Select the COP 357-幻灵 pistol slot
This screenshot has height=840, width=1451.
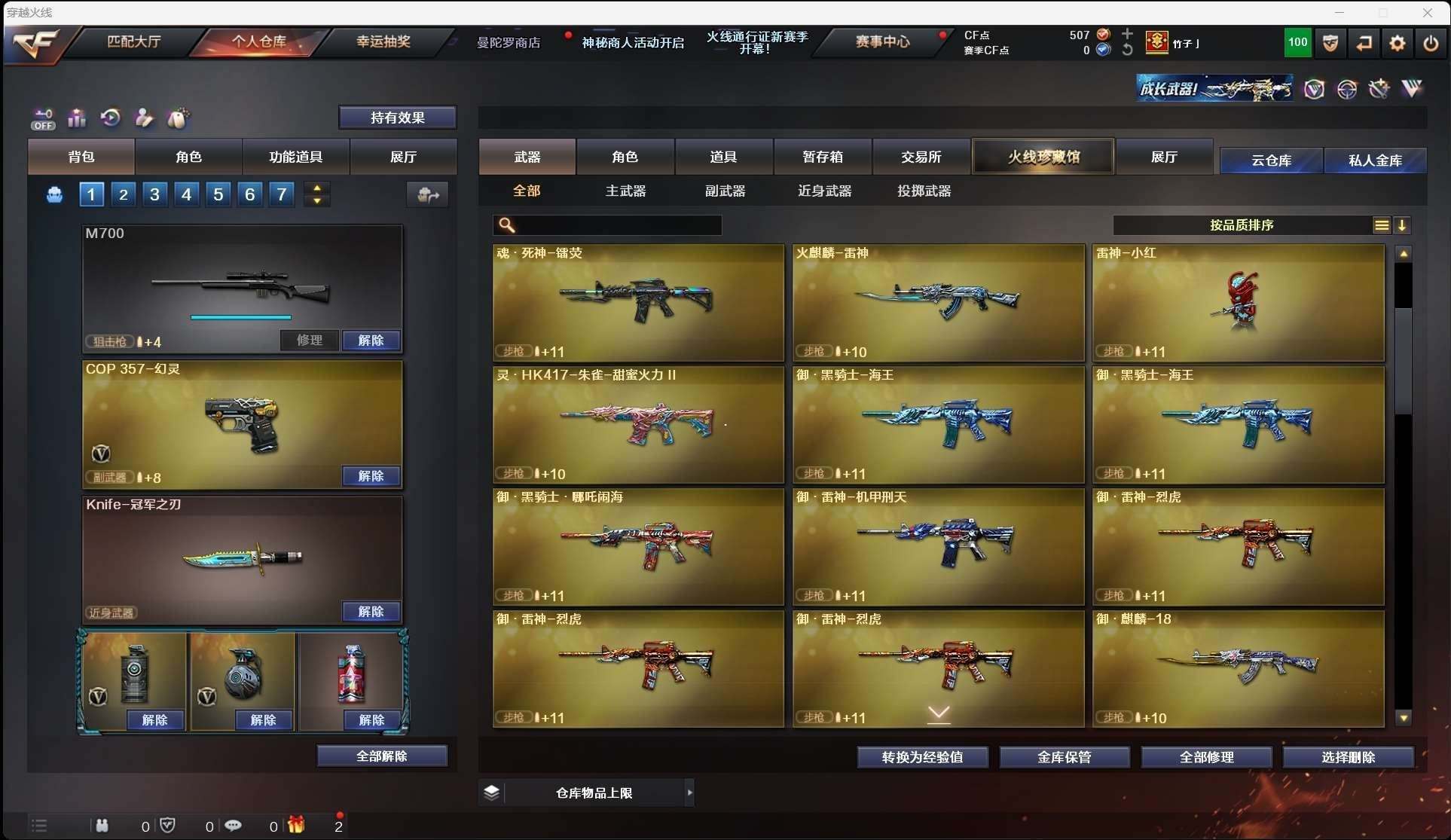pos(242,423)
